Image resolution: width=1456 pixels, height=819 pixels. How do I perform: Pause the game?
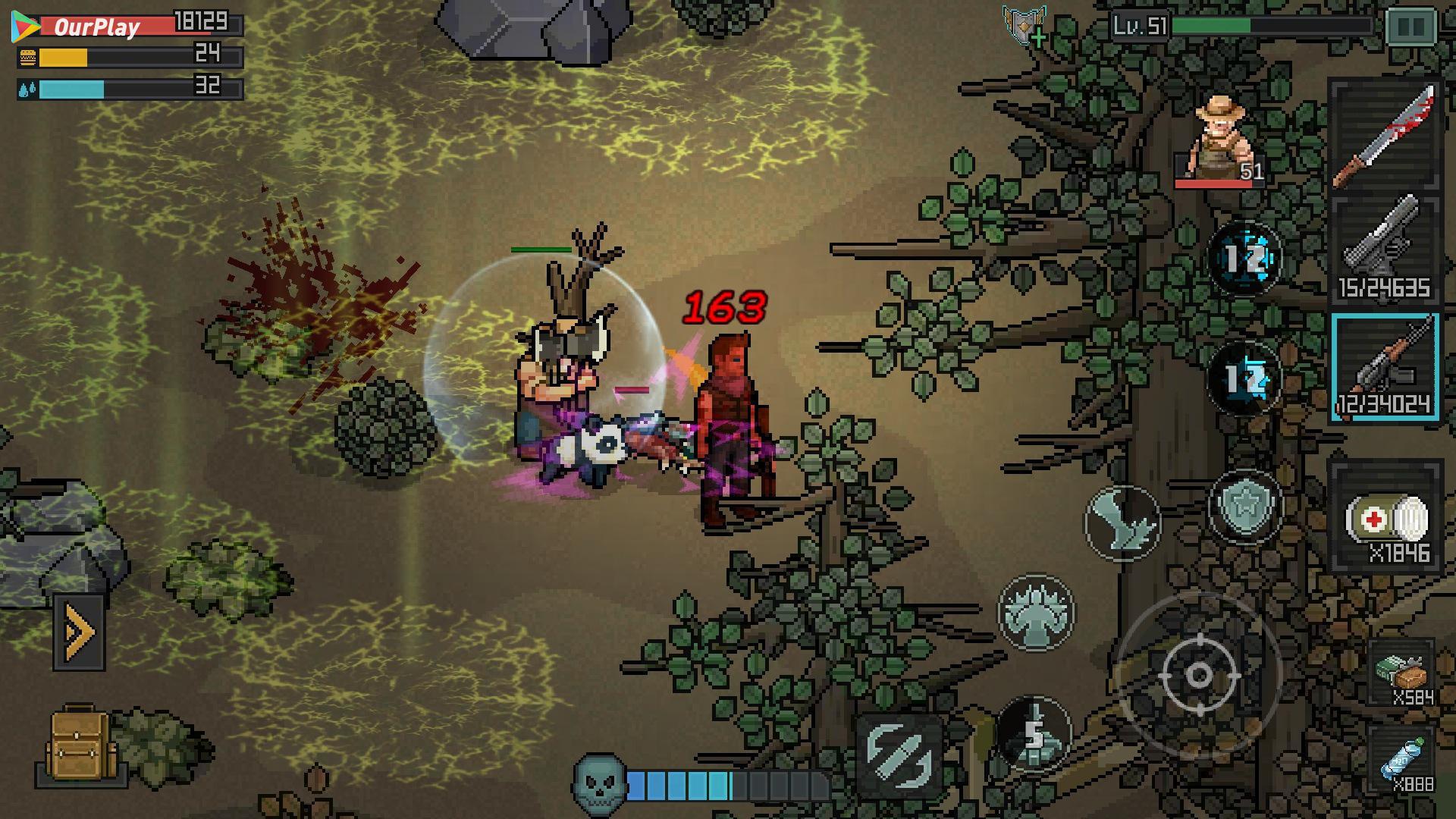click(1410, 27)
